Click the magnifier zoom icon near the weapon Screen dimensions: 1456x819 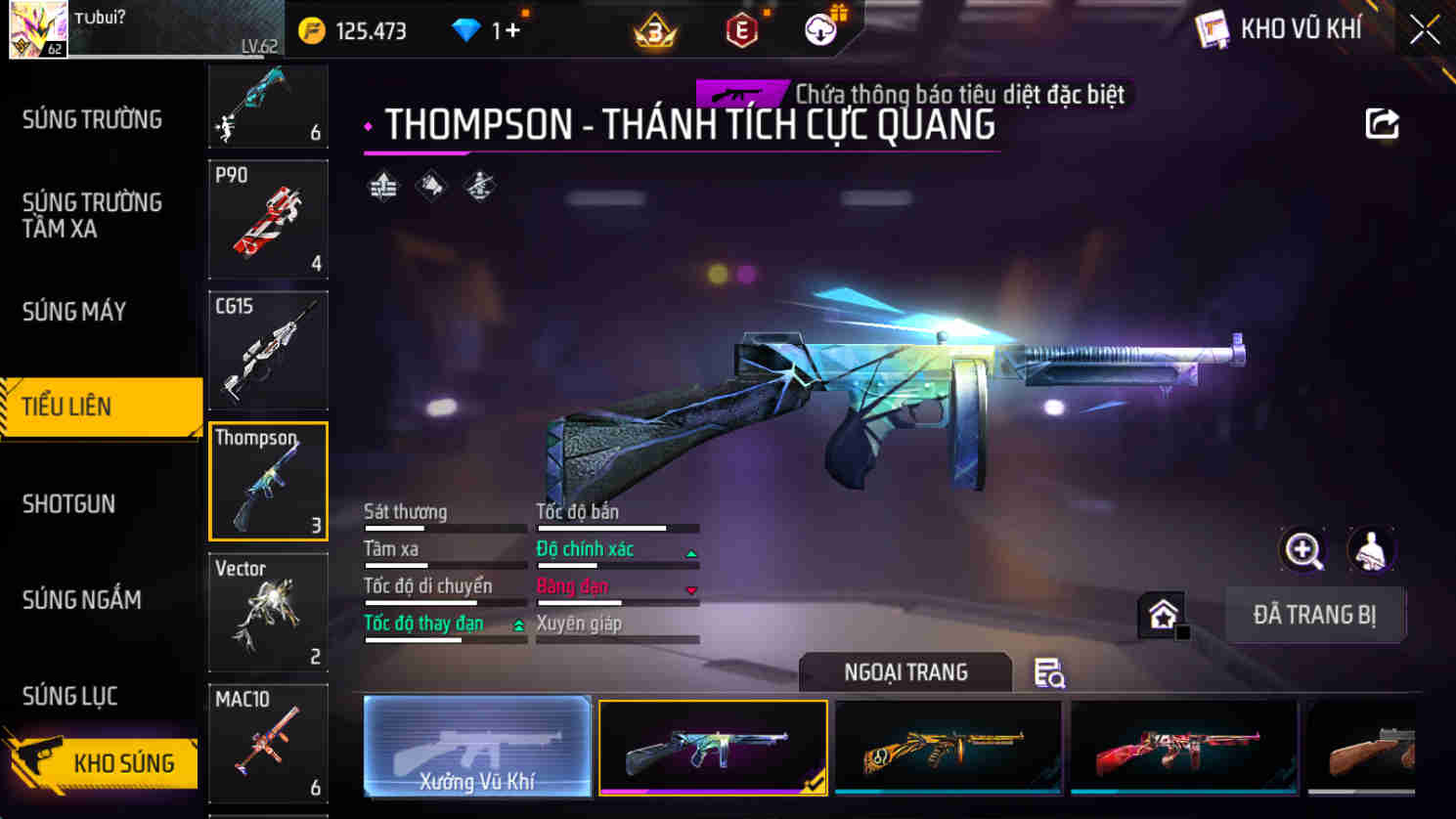(x=1301, y=549)
